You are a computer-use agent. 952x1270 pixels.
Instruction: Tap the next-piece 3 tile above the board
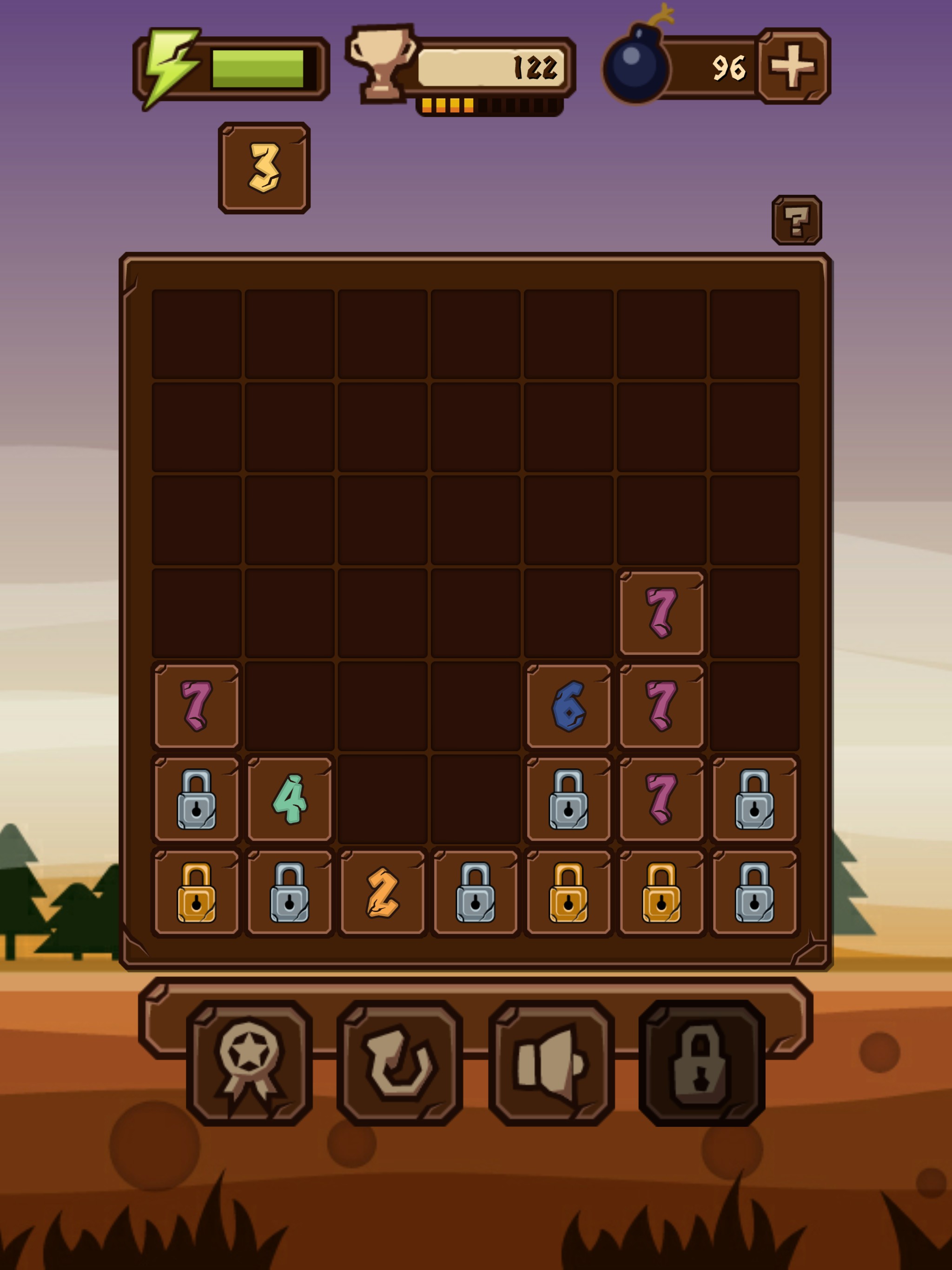[x=264, y=168]
